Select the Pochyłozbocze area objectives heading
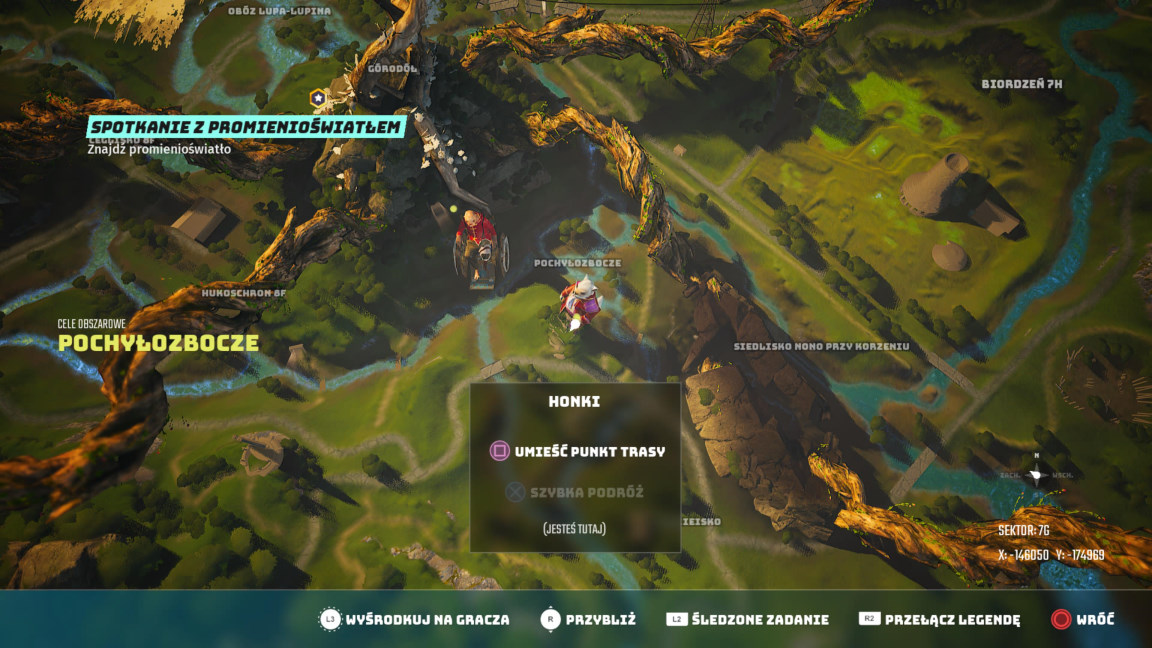1152x648 pixels. [158, 343]
